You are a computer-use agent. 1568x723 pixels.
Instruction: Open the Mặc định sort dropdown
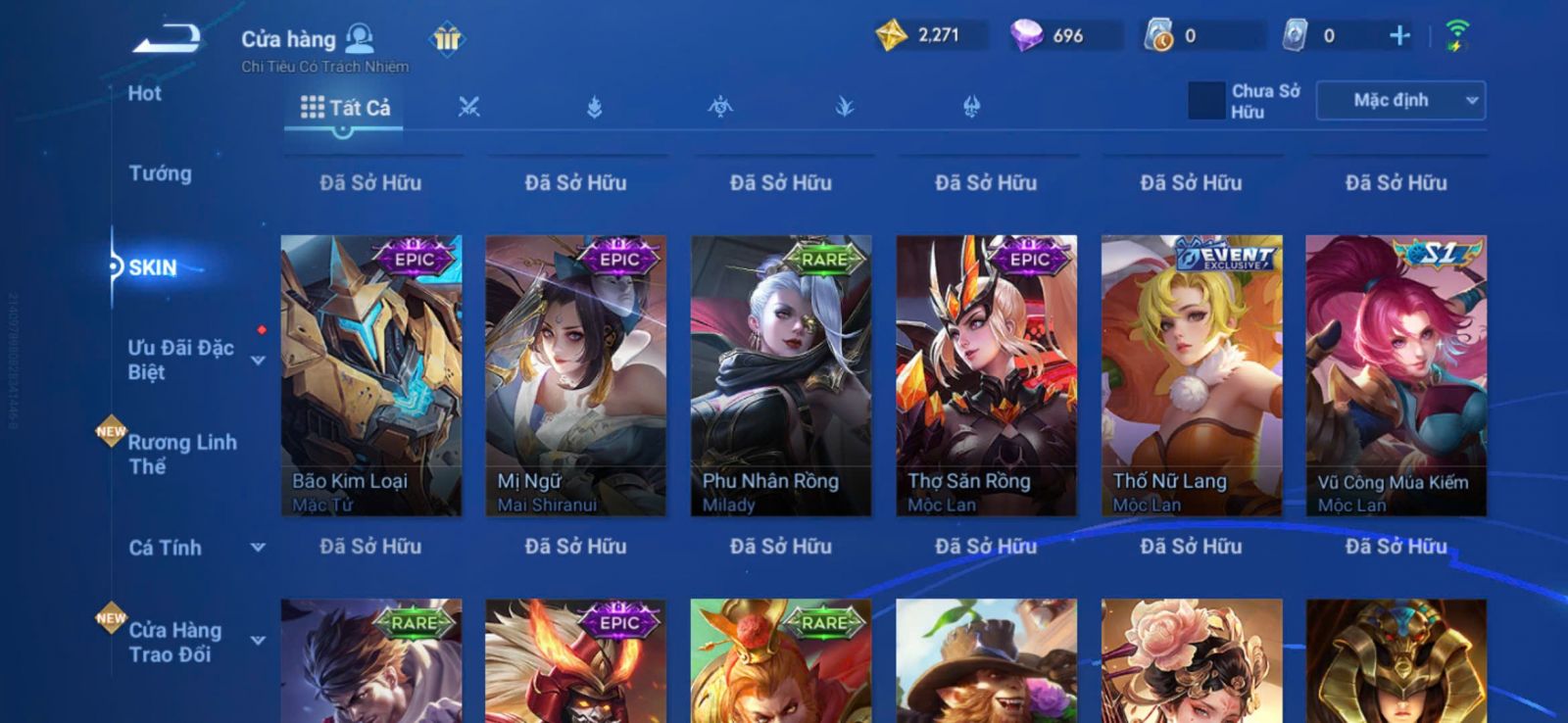click(x=1400, y=101)
